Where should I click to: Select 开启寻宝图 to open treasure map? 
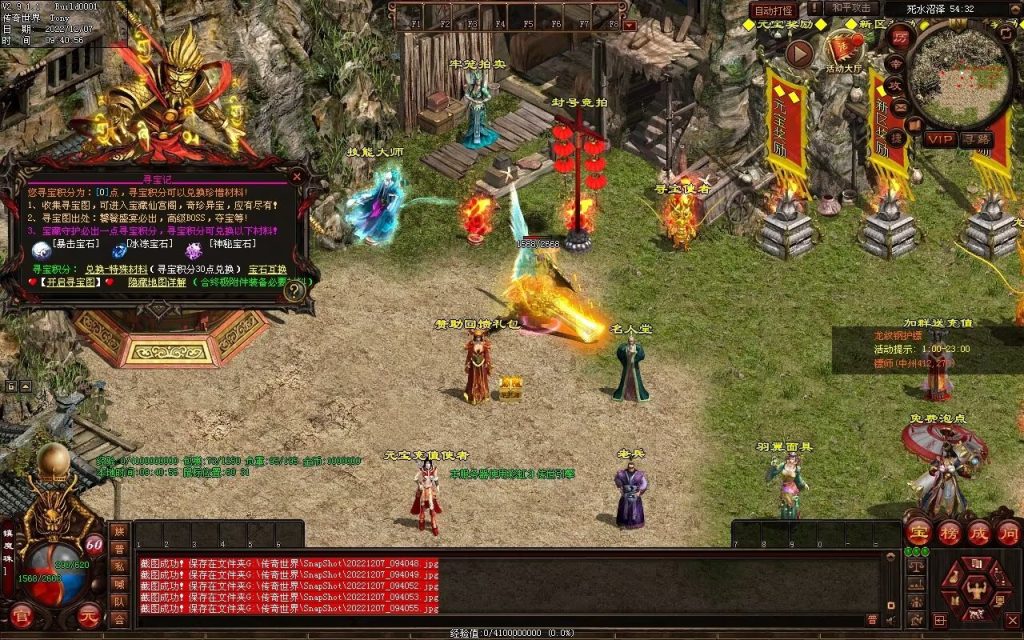(71, 283)
